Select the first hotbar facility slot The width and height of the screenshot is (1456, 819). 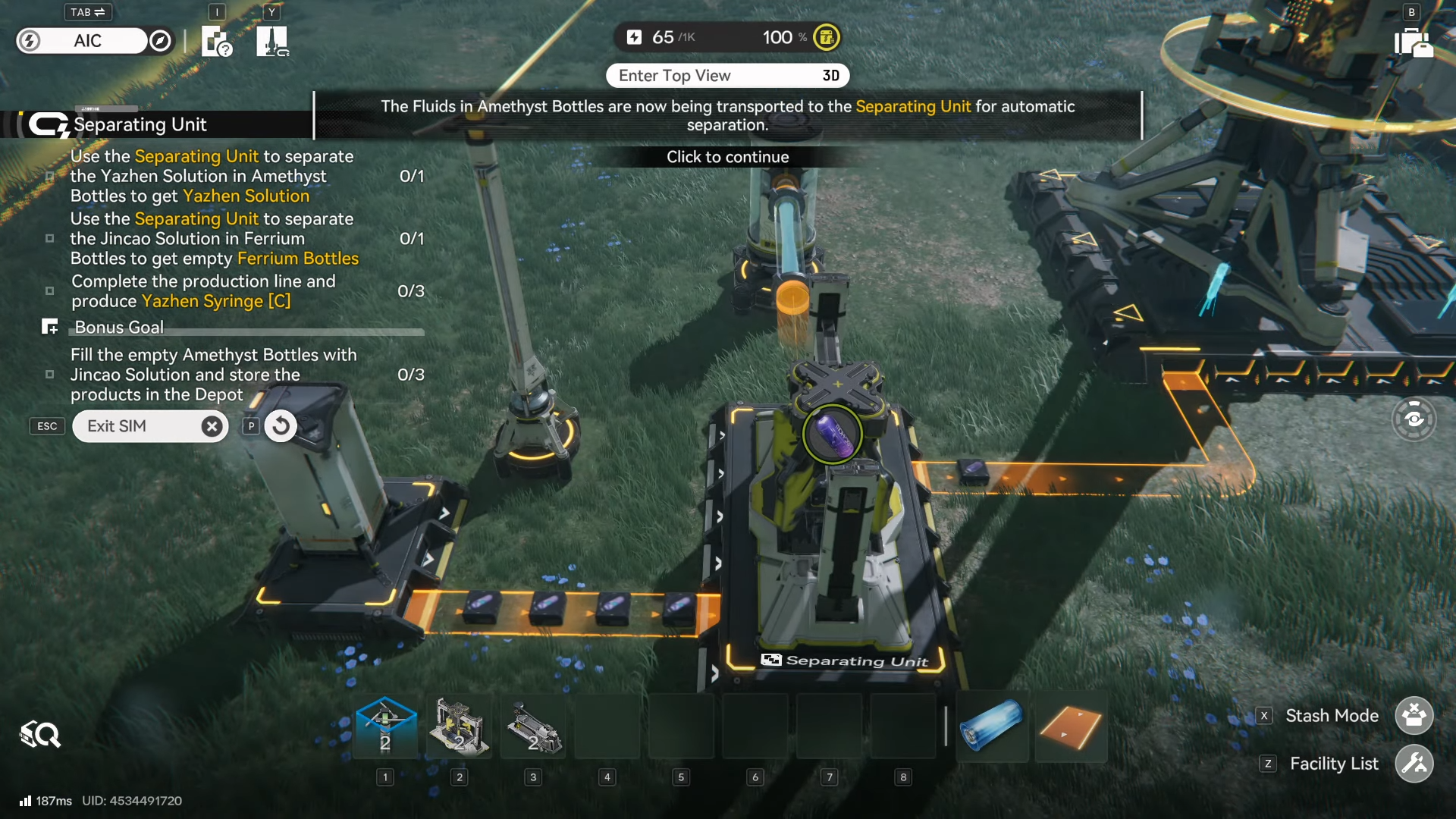[x=385, y=726]
